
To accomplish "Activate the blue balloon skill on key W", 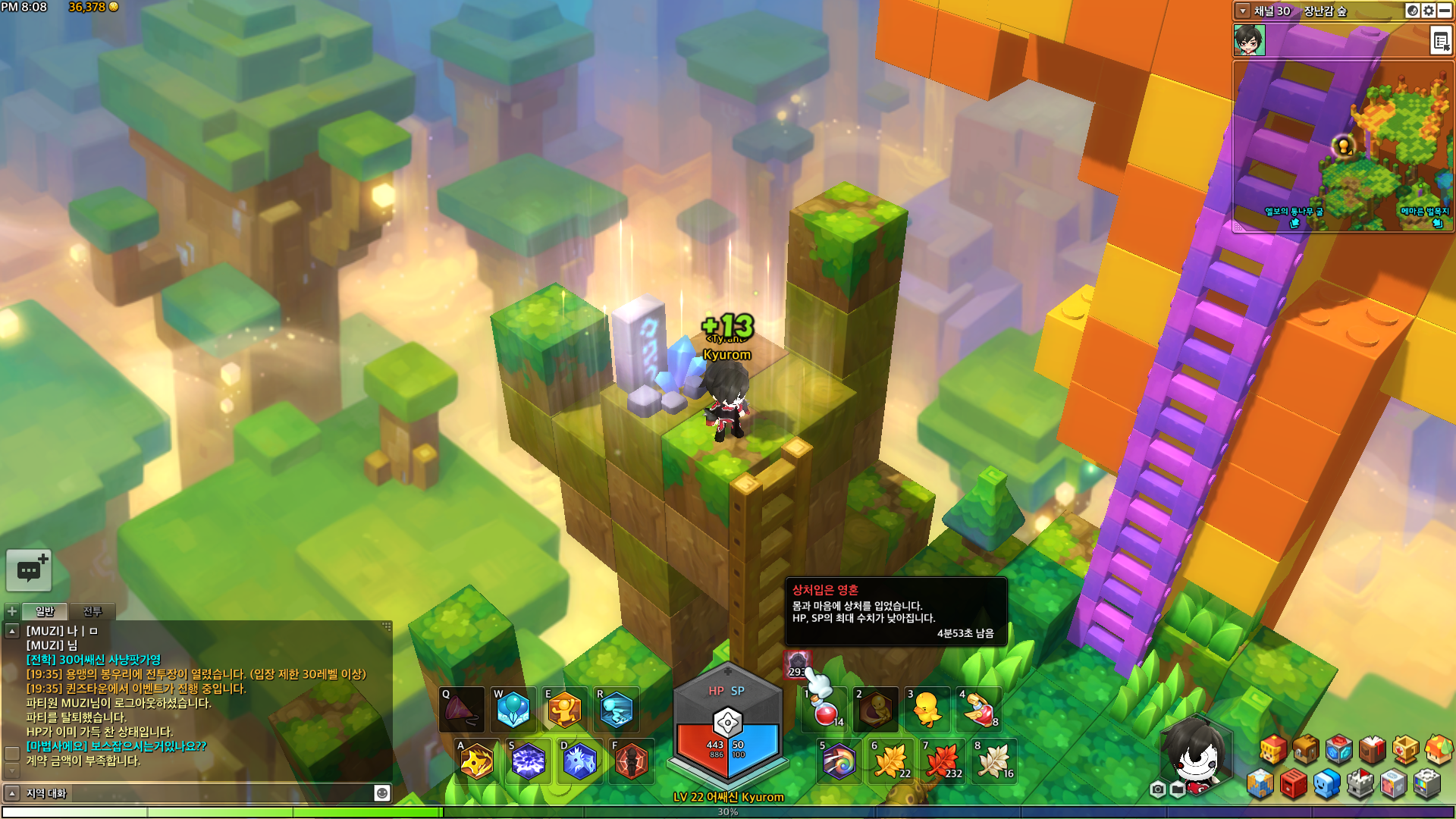I will coord(513,710).
